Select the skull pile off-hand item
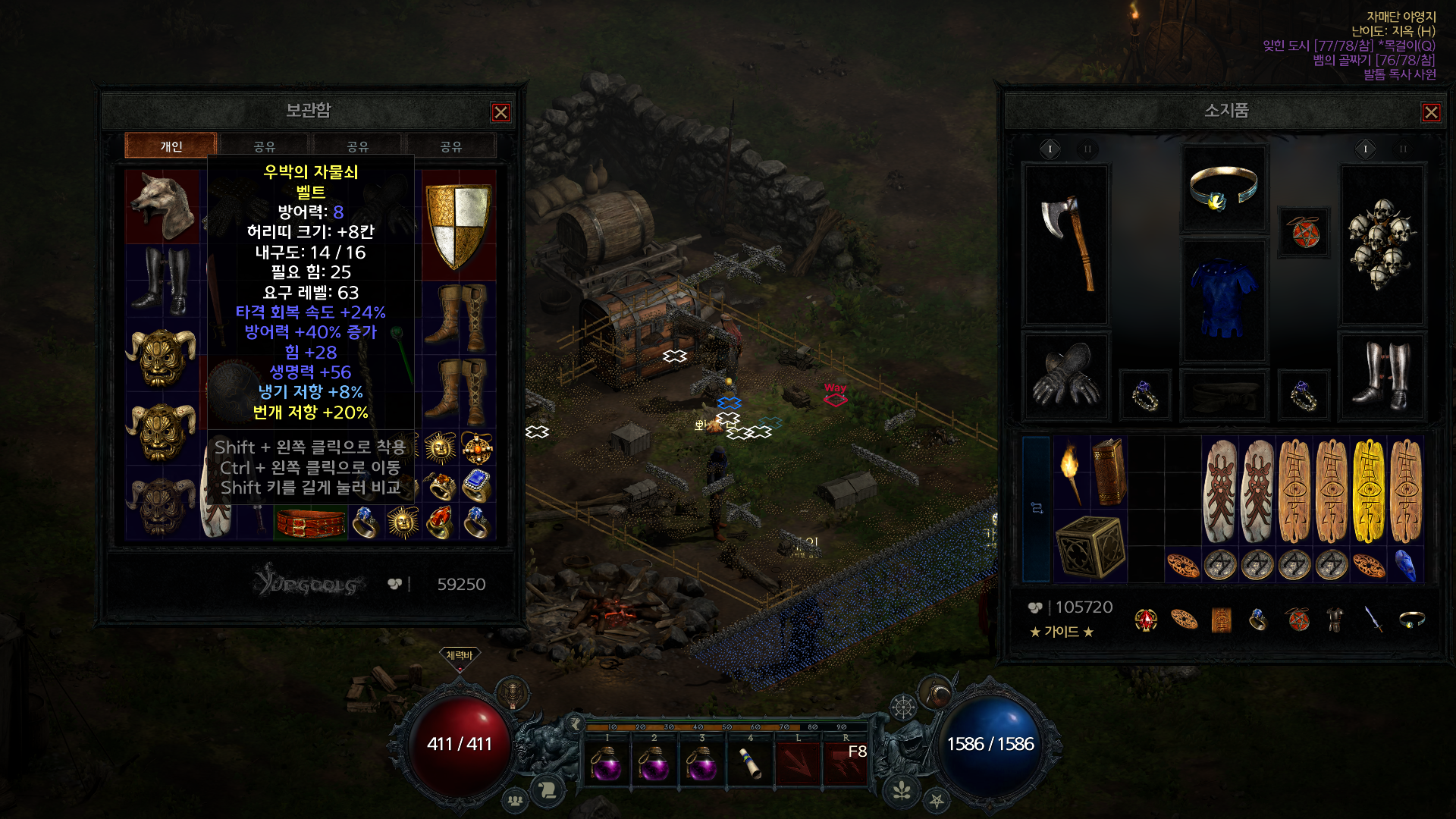Screen dimensions: 1456x819 coord(1381,244)
